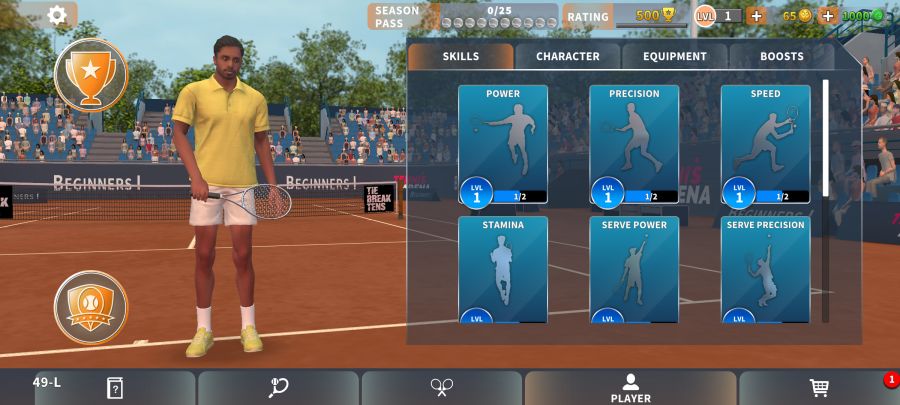Open the crossed rackets match tab

click(442, 388)
